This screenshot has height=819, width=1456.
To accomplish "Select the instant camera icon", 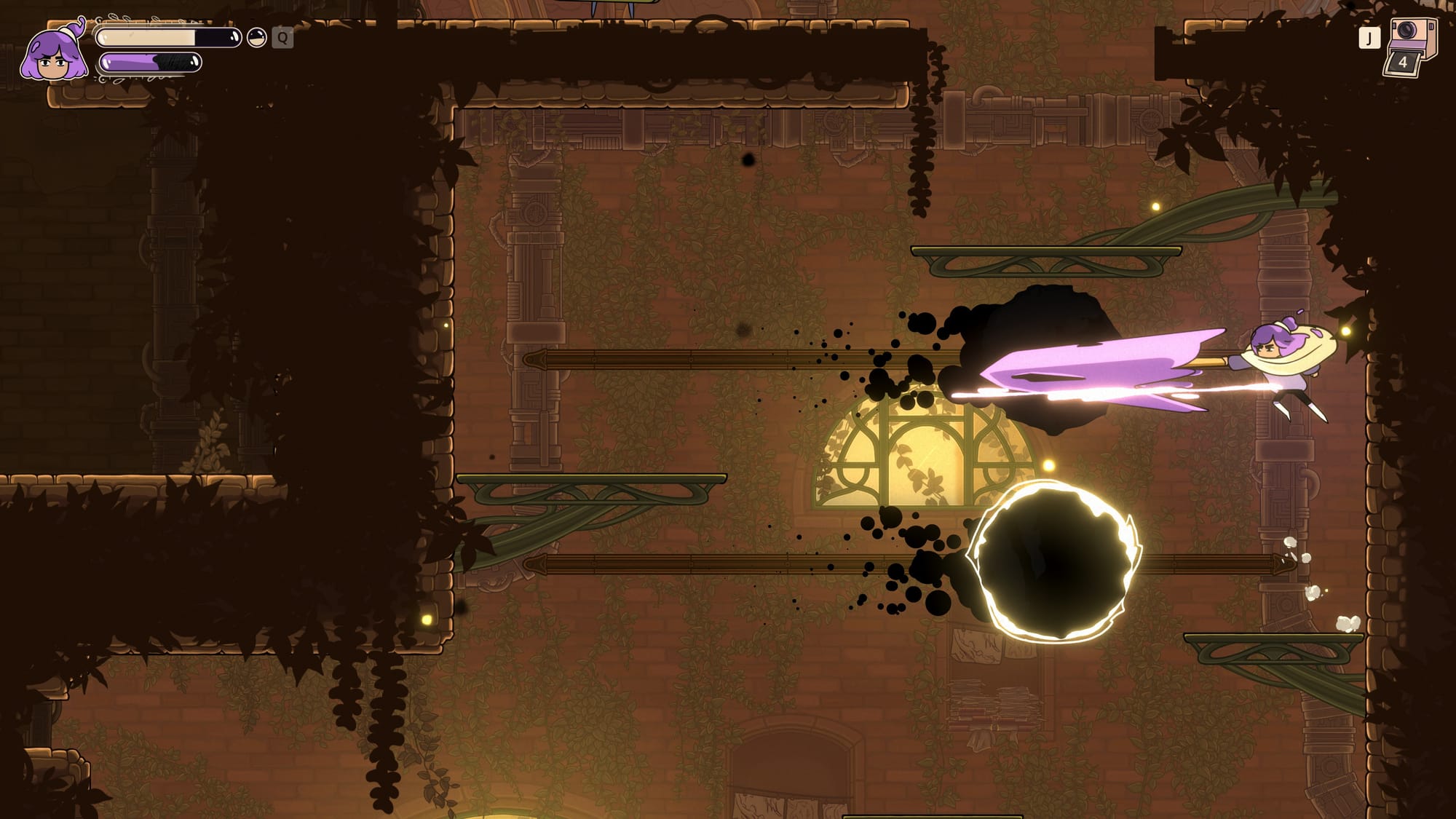I will coord(1410,47).
